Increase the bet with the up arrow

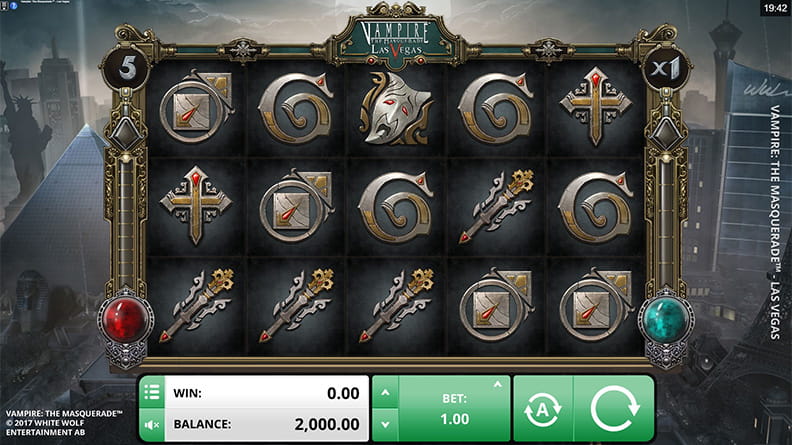click(384, 392)
